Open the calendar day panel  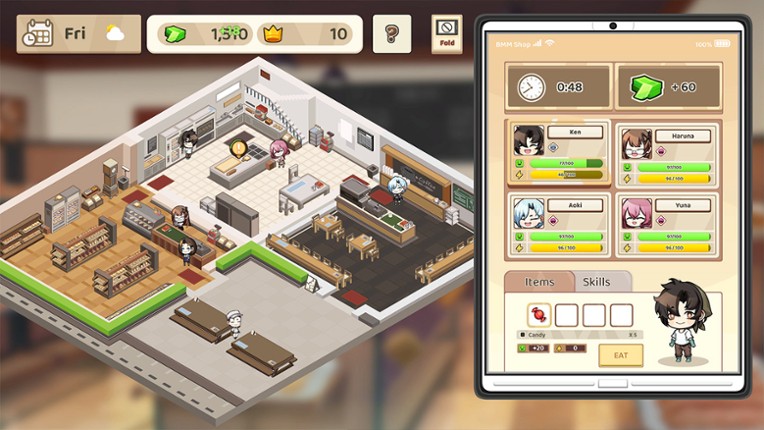(x=77, y=34)
